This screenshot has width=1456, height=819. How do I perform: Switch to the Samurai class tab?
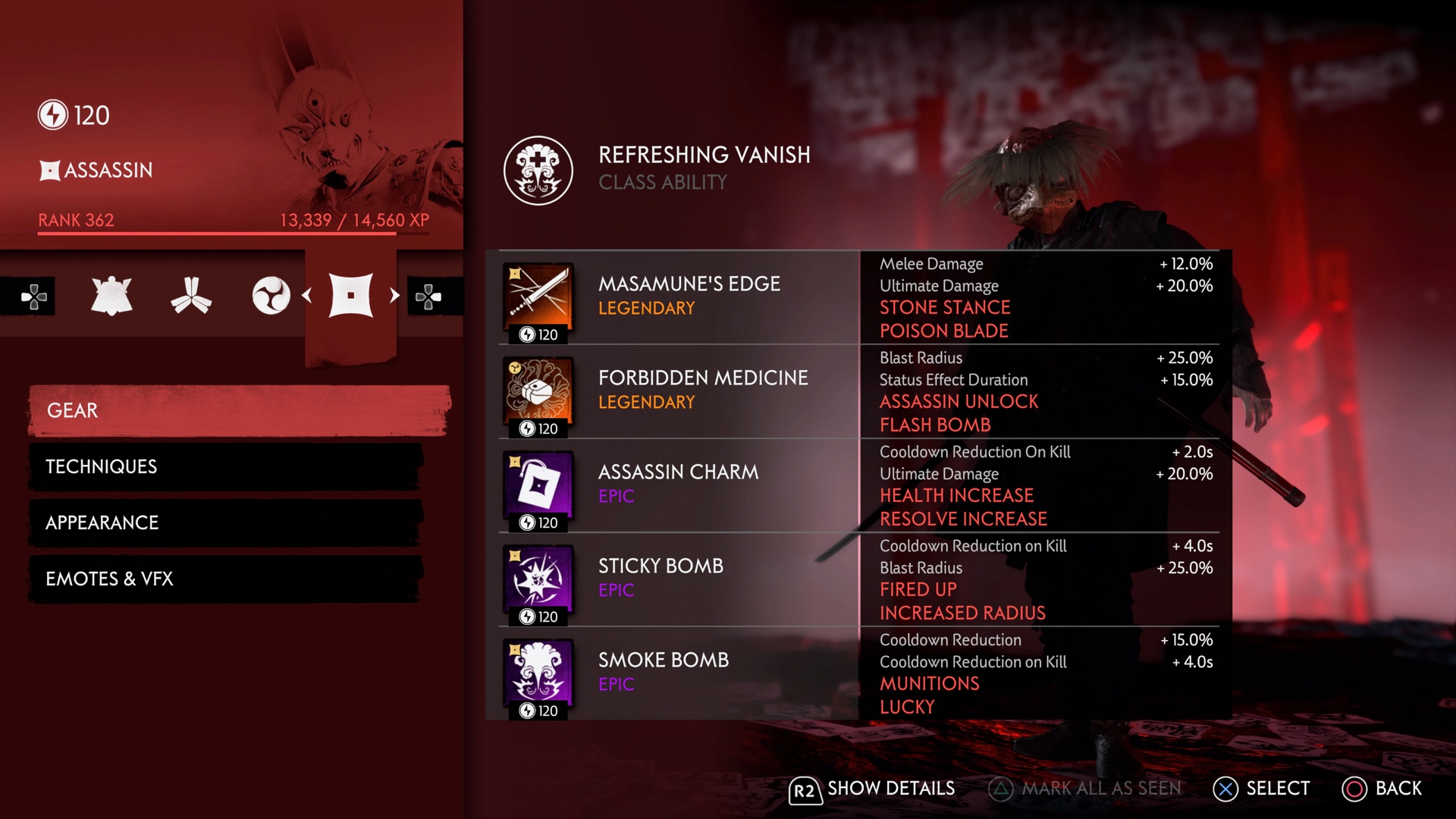click(111, 295)
